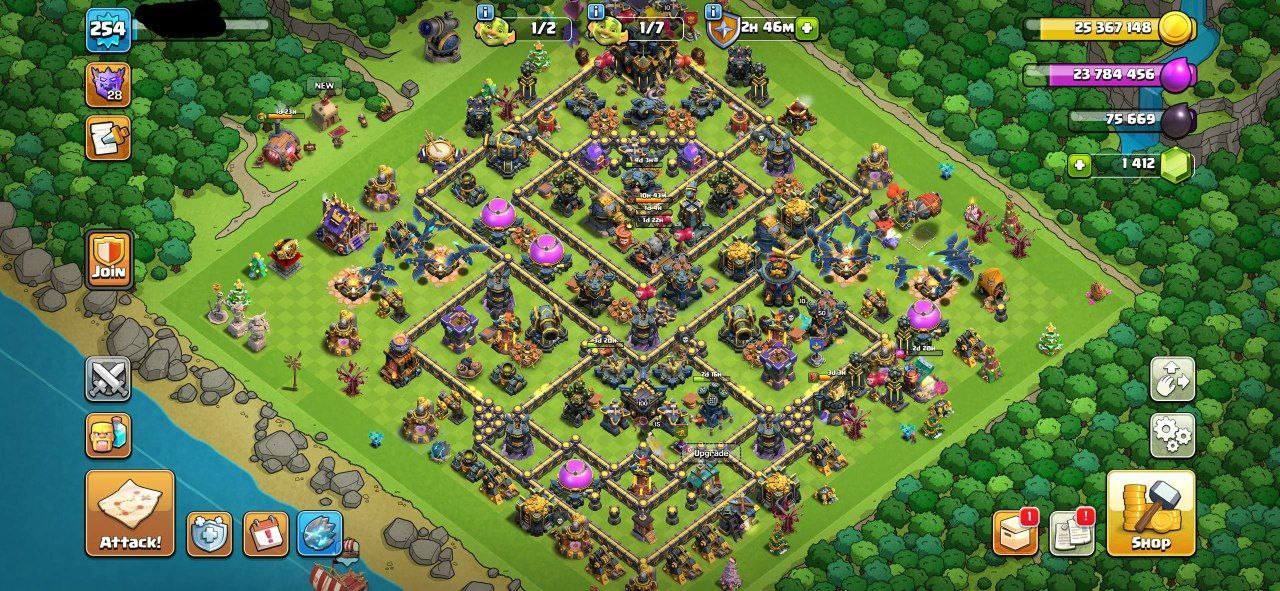The height and width of the screenshot is (591, 1280).
Task: Open the blue ore crystal icon
Action: [320, 534]
